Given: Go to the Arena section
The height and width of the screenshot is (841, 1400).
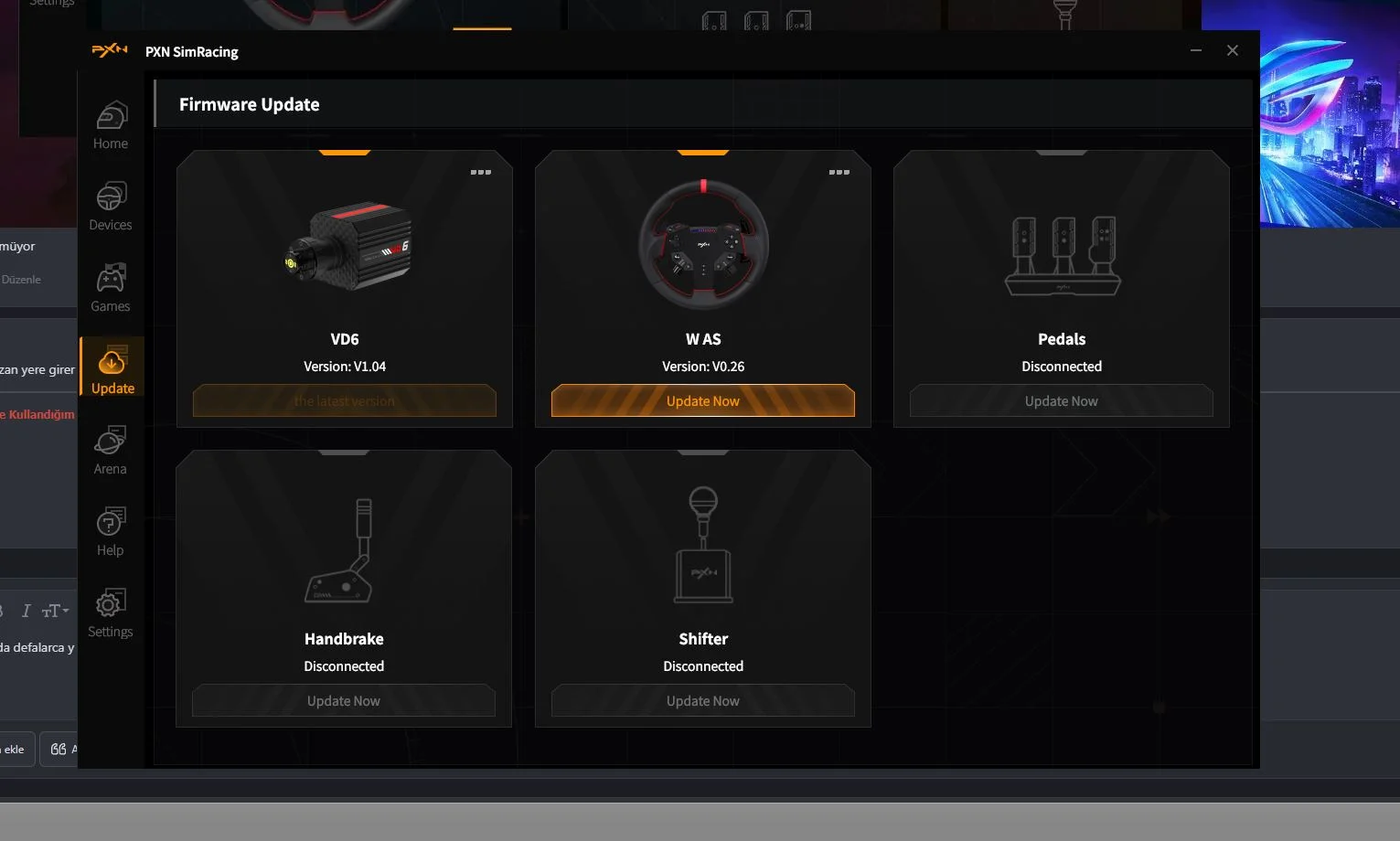Looking at the screenshot, I should point(111,451).
